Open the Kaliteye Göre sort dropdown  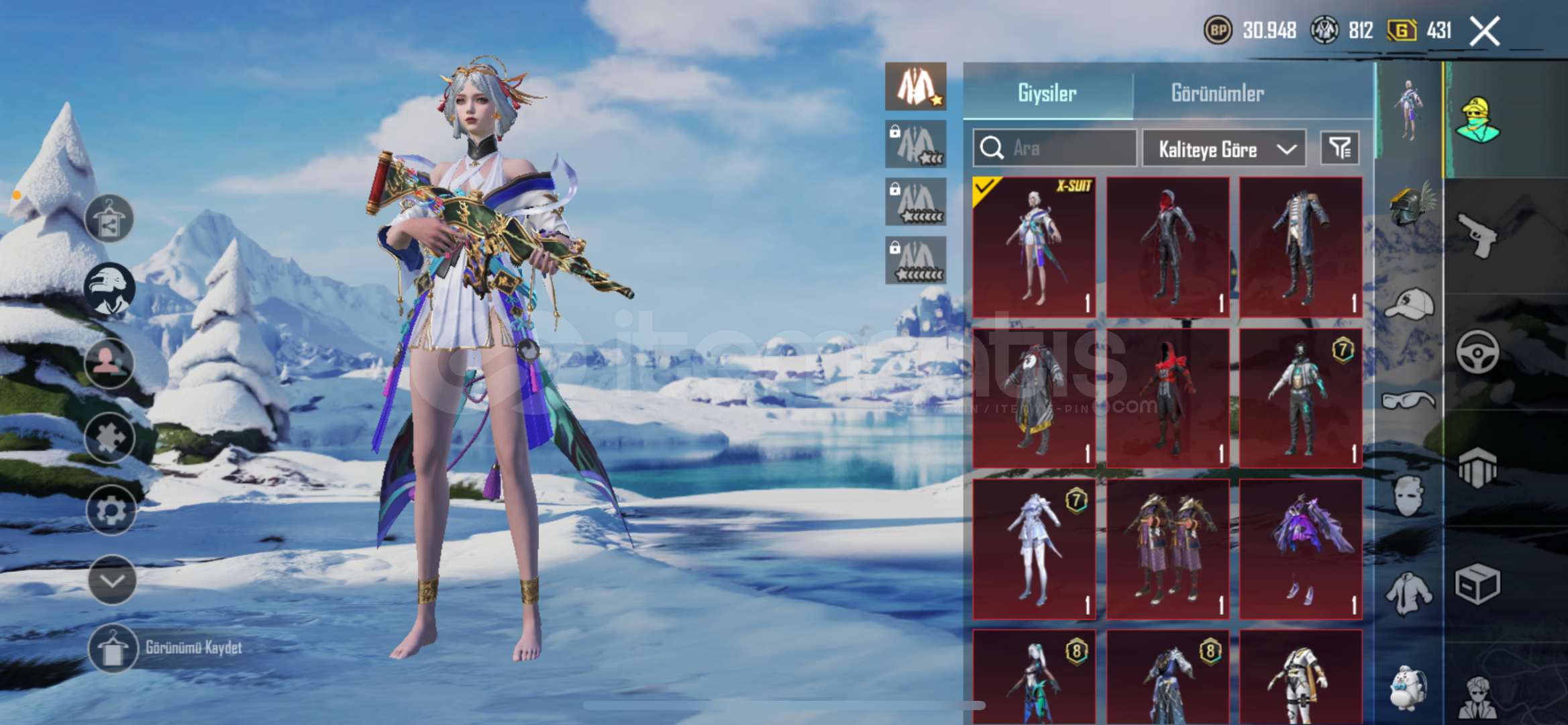coord(1224,148)
